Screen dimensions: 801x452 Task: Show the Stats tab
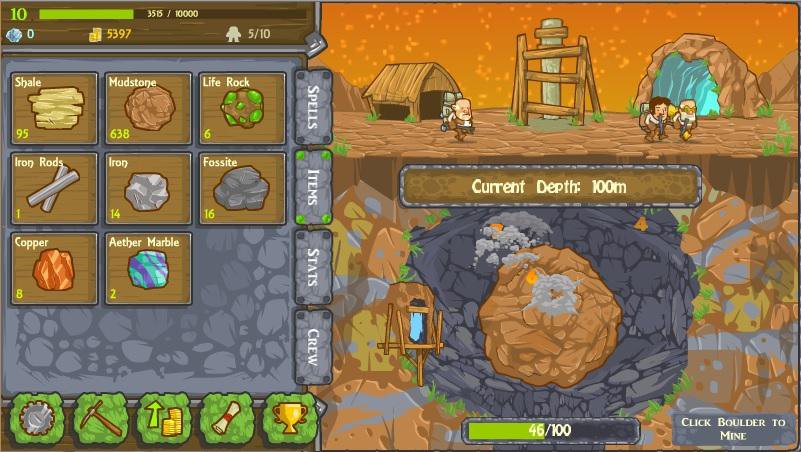(x=311, y=267)
